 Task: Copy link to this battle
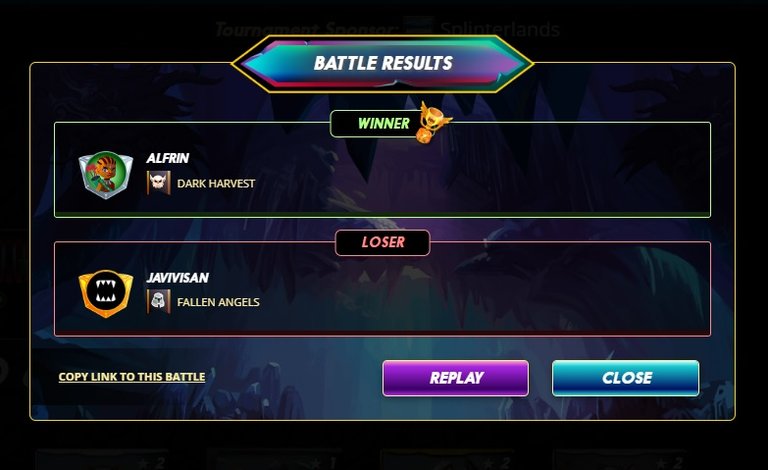click(132, 377)
